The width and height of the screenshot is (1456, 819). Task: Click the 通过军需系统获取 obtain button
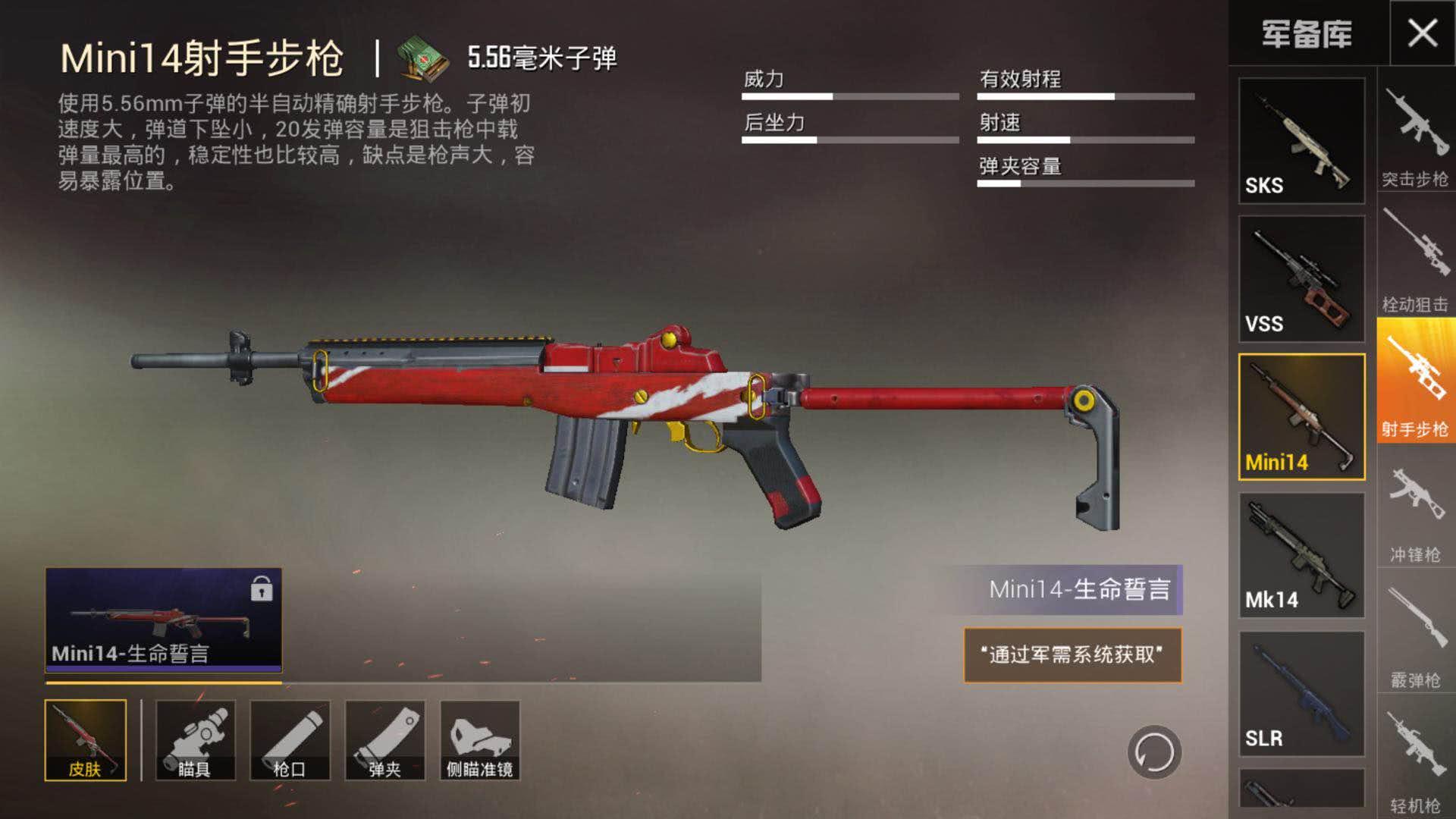coord(1072,655)
